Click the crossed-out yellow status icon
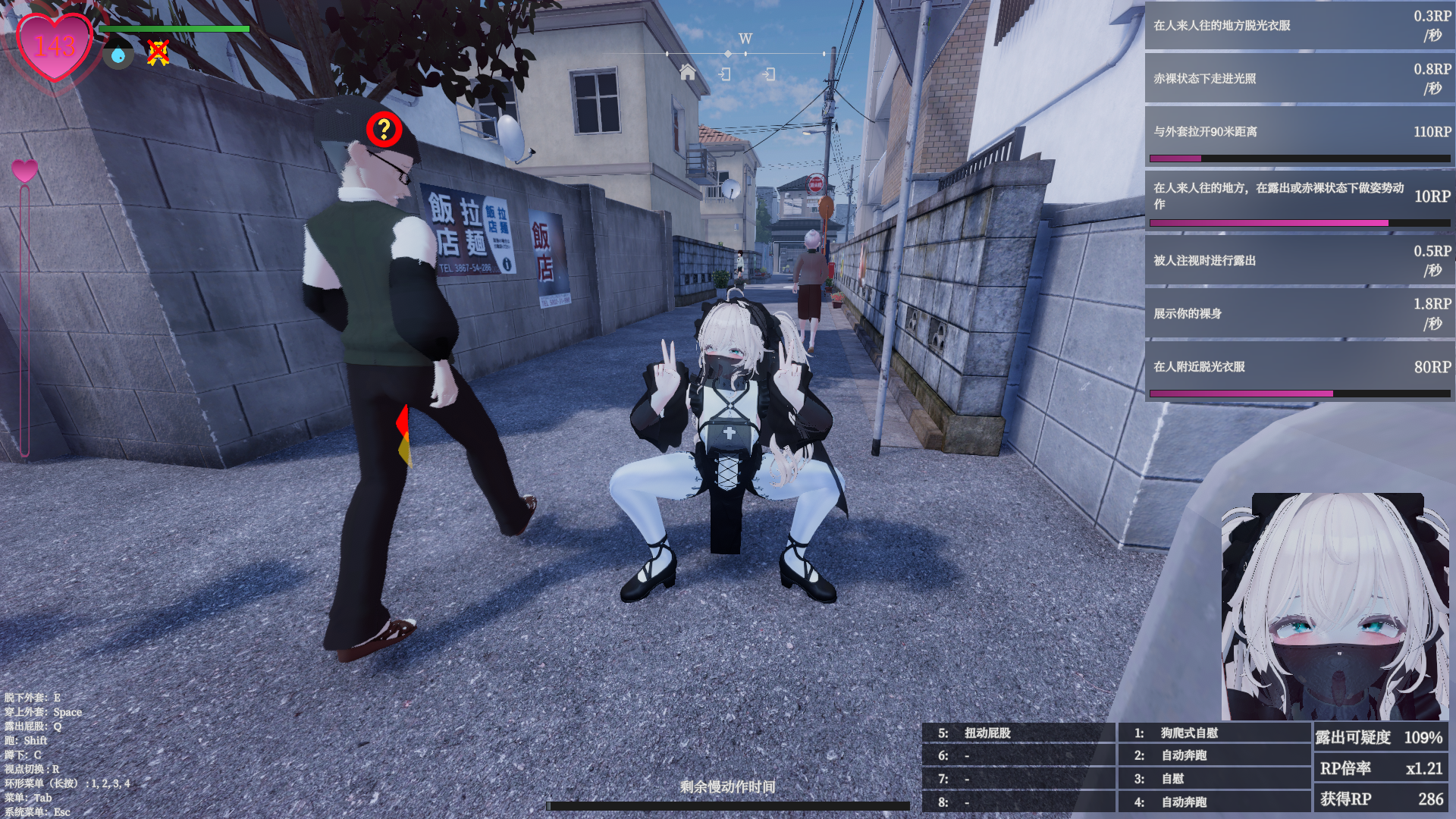 [158, 53]
